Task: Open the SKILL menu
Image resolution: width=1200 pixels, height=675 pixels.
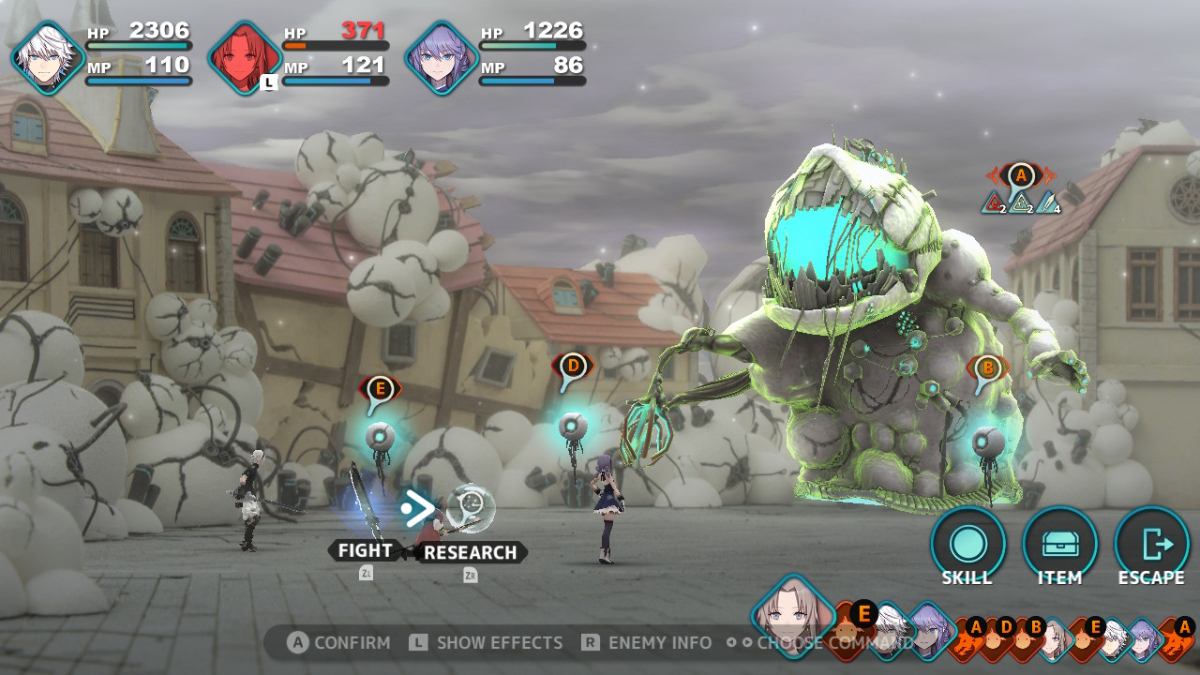Action: 967,545
